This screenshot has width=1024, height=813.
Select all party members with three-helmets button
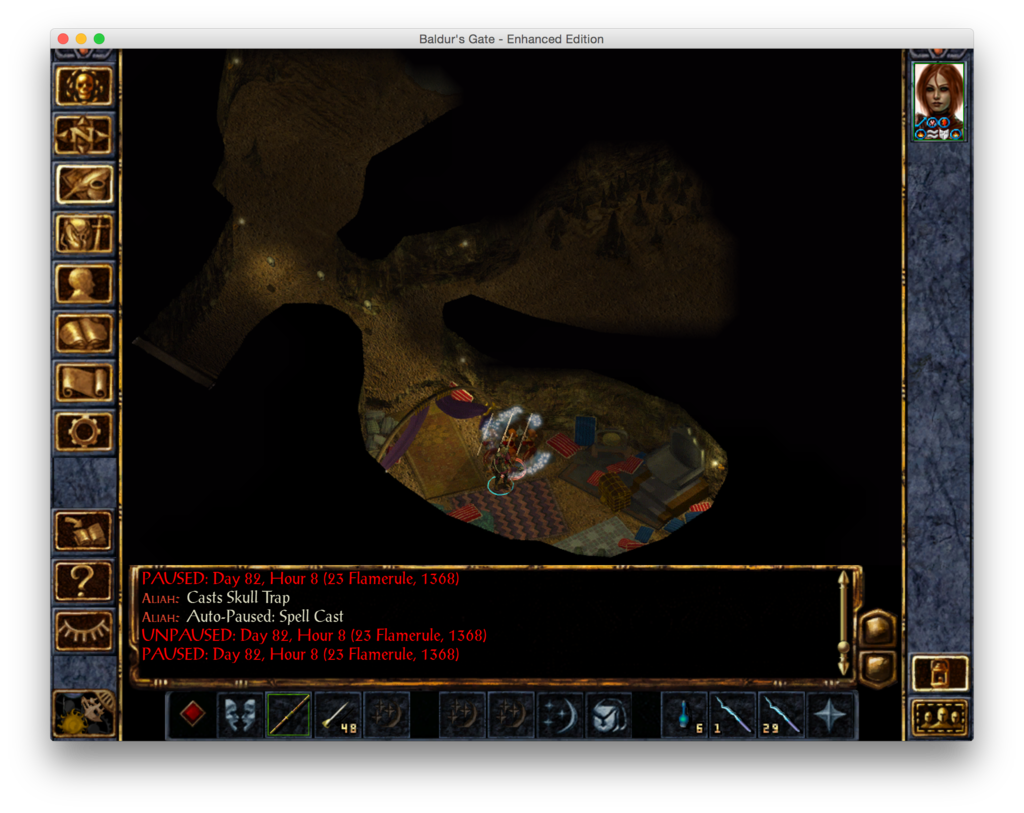940,717
